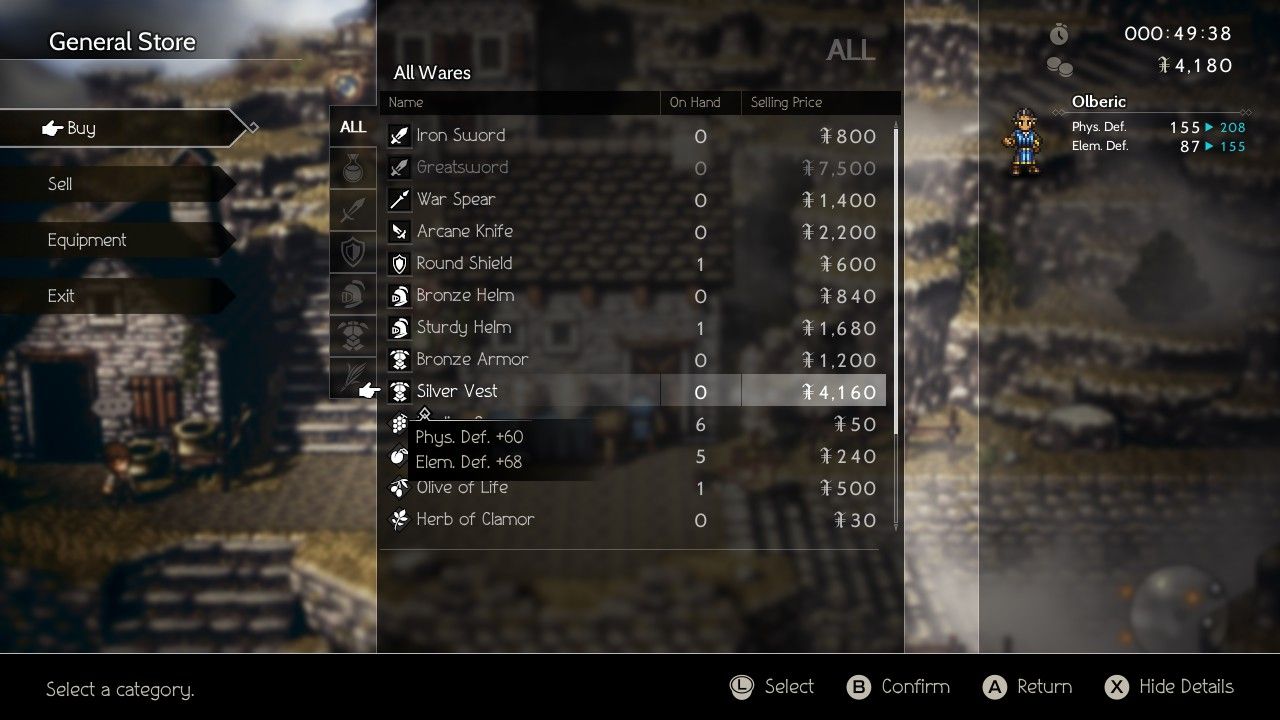Viewport: 1280px width, 720px height.
Task: Open the Sell menu
Action: [x=110, y=184]
